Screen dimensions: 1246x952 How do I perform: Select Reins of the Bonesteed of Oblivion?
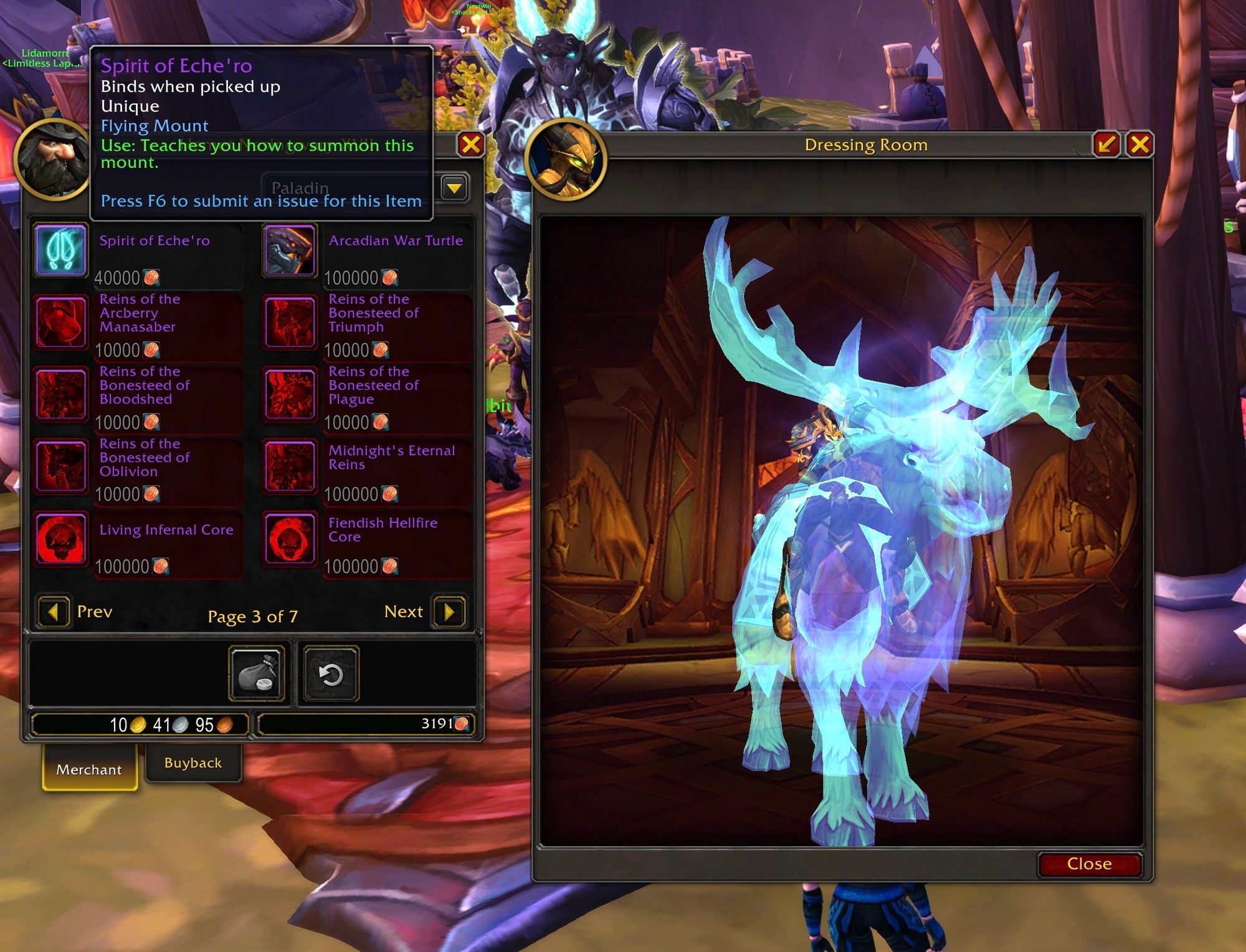point(60,467)
